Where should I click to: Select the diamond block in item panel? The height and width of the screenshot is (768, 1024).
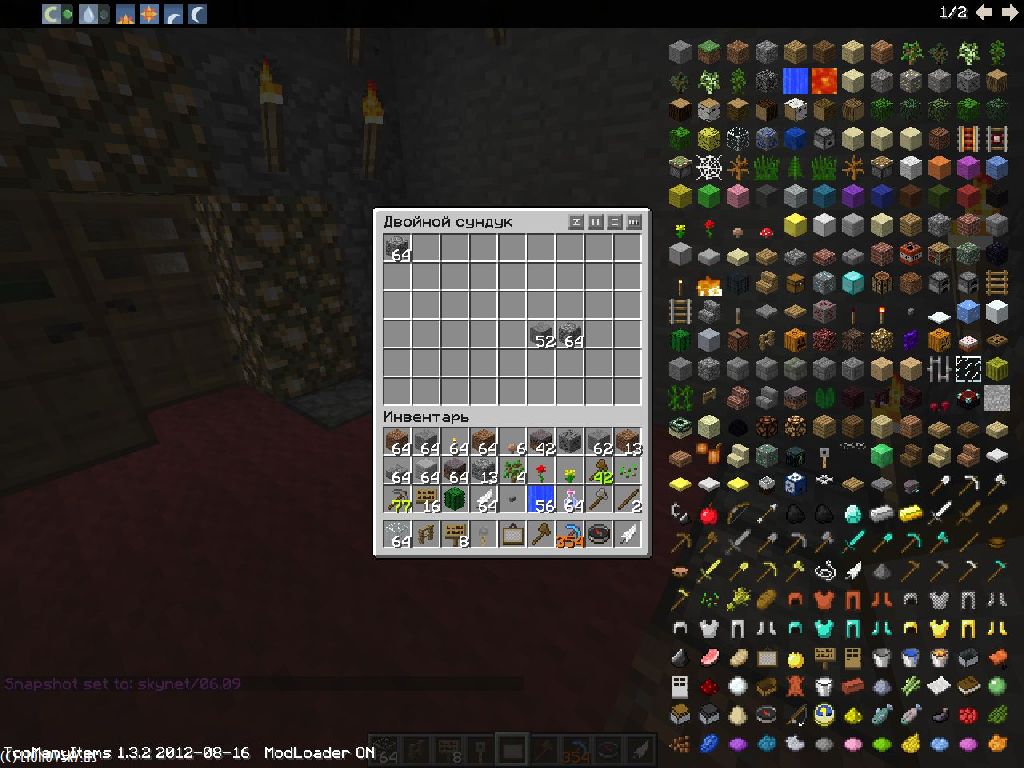852,282
